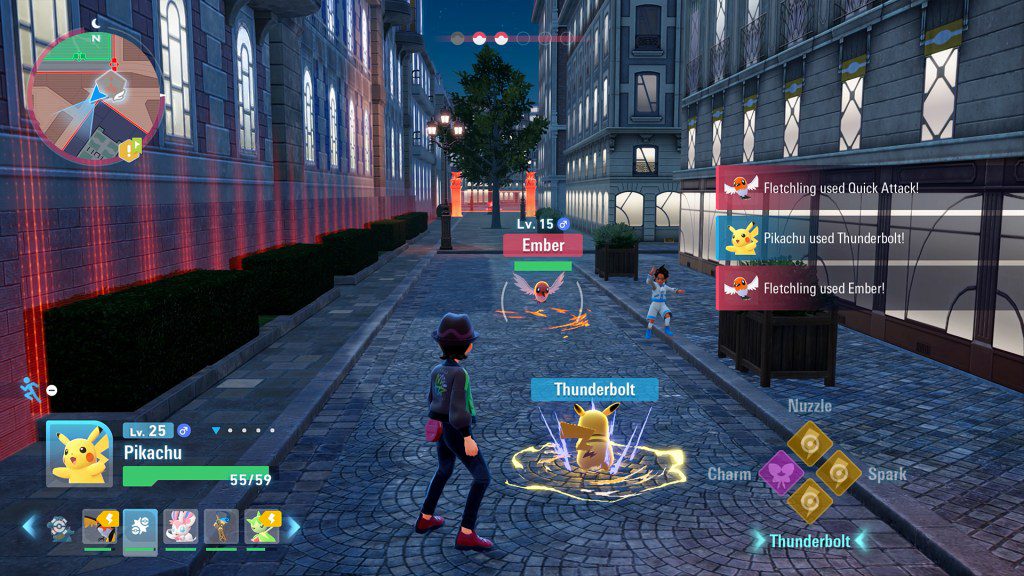Screen dimensions: 1024x576
Task: Use the pink Charm move
Action: [x=780, y=472]
